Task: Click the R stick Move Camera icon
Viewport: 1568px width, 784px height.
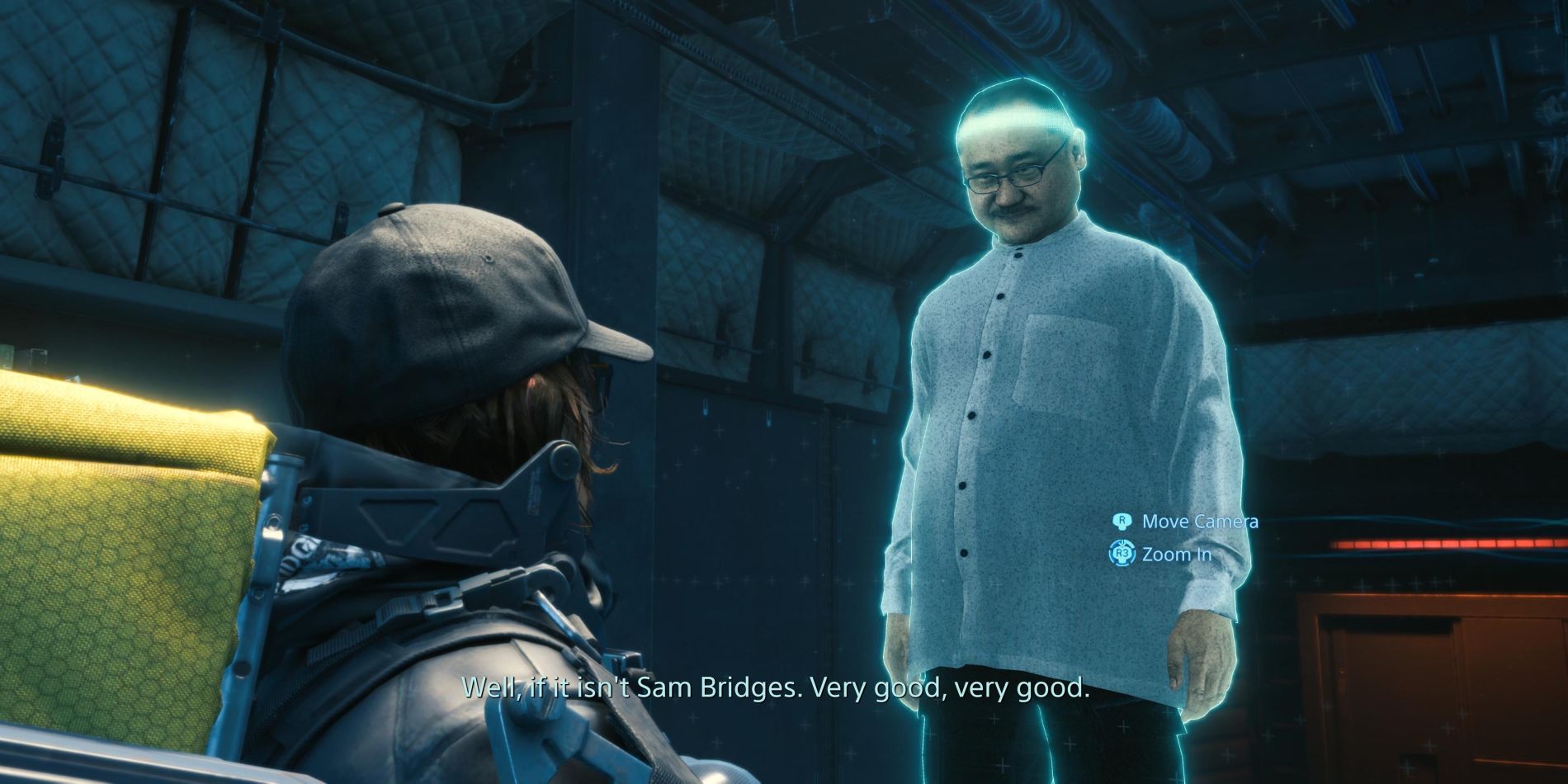Action: coord(1122,522)
